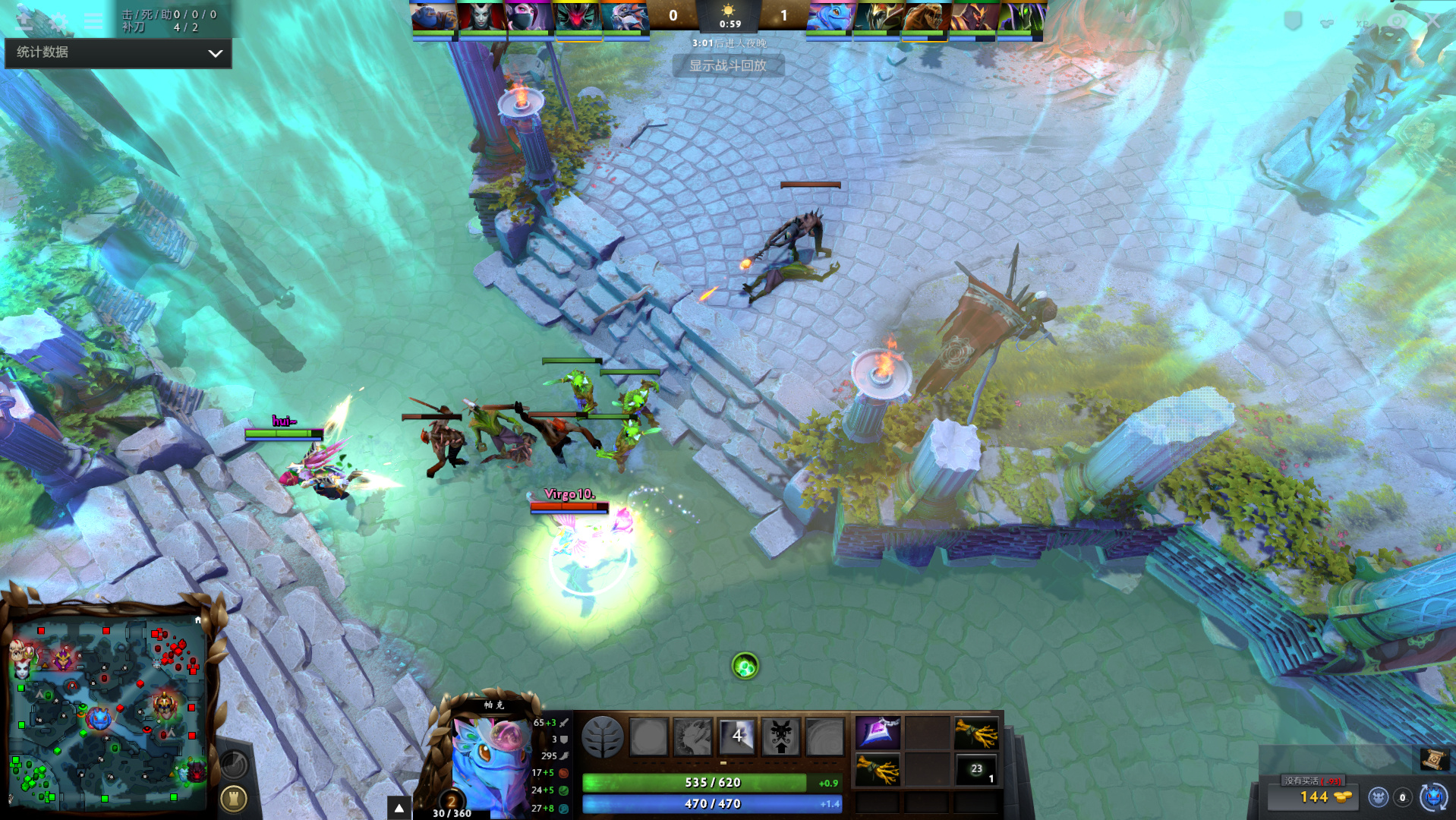
Task: Open the gear settings icon
Action: (x=58, y=20)
